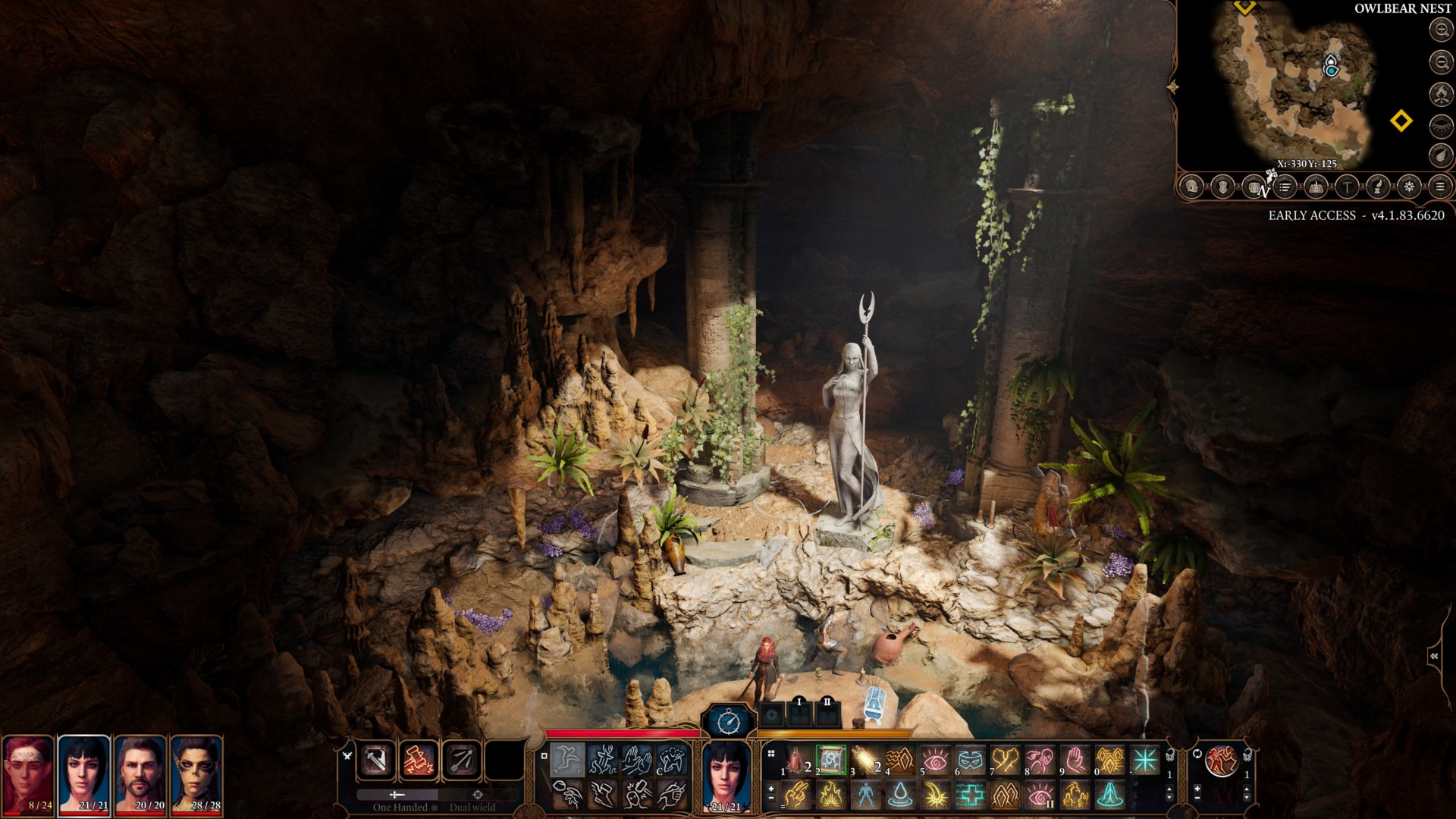The width and height of the screenshot is (1456, 819).
Task: Activate the pink eye ability in slot 5
Action: click(x=936, y=760)
